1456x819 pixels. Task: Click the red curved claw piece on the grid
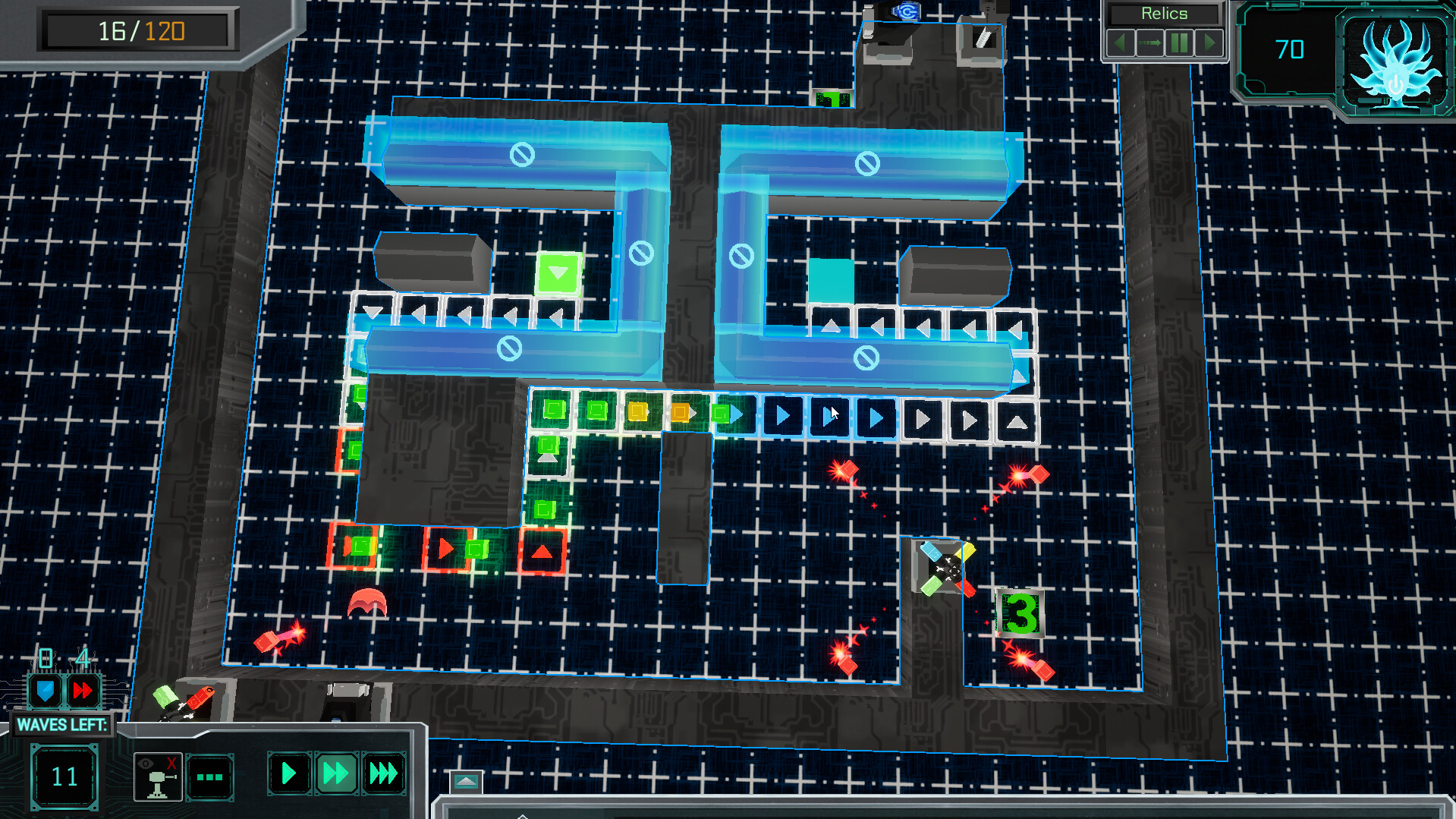(x=366, y=600)
